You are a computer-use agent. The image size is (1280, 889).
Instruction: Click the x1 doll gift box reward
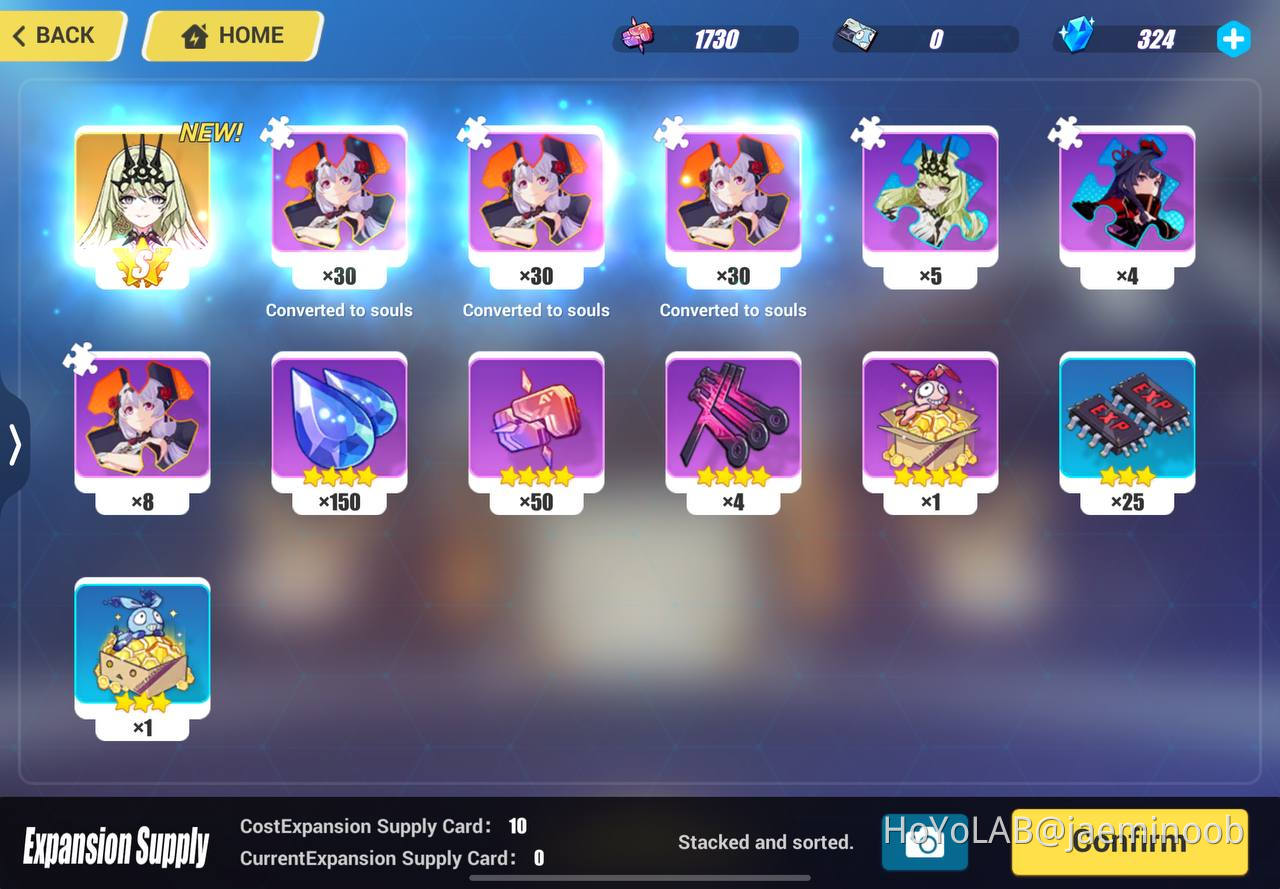tap(929, 425)
